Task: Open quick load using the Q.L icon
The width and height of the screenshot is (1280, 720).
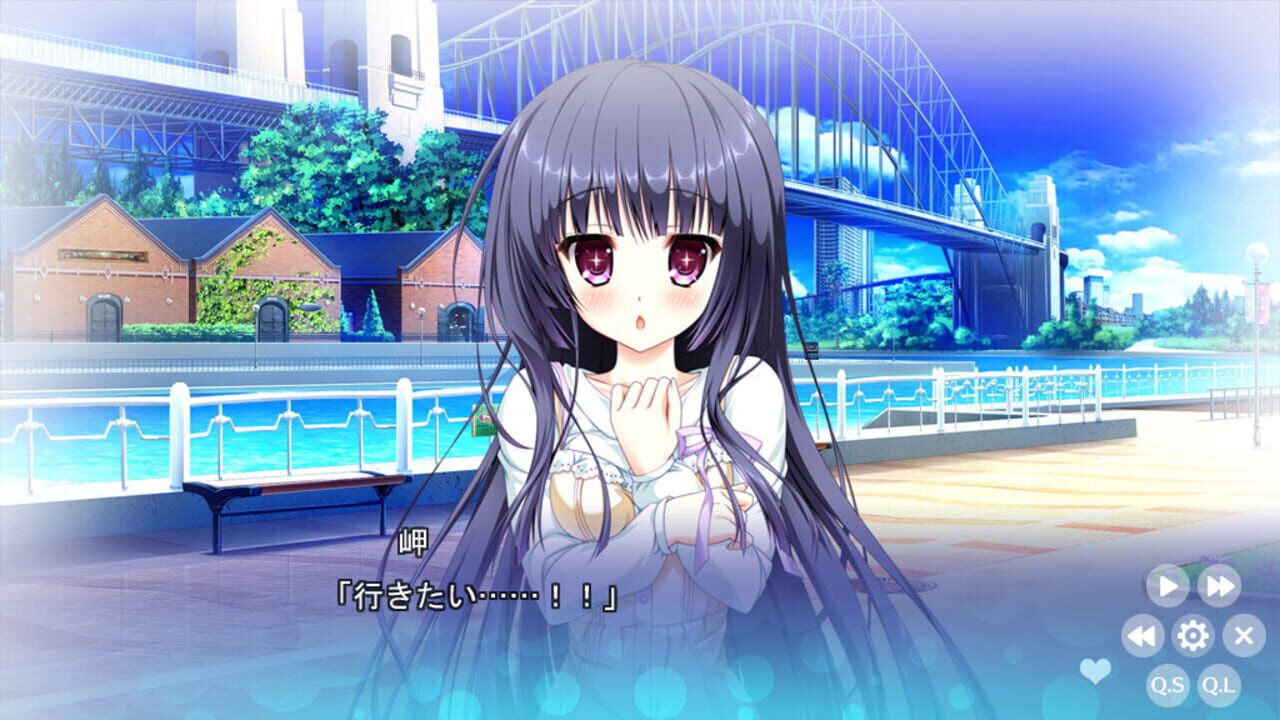Action: (1218, 684)
